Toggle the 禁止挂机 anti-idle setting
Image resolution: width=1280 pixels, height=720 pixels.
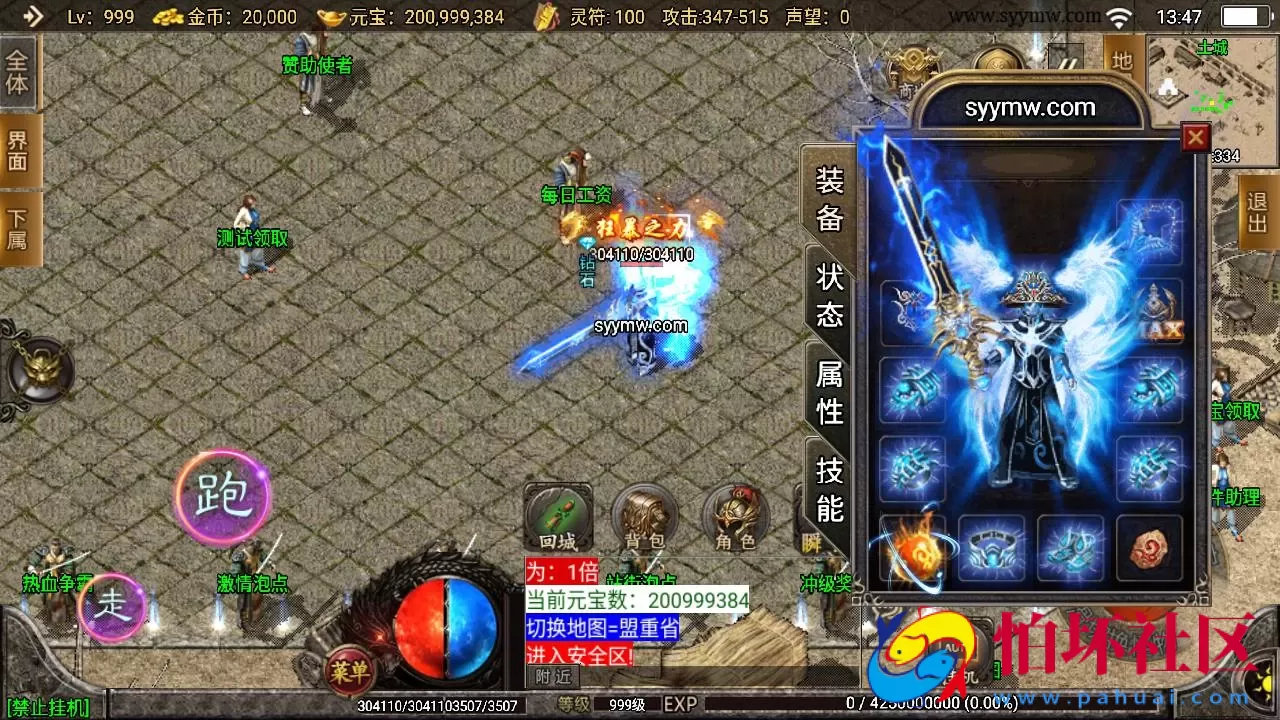[47, 707]
